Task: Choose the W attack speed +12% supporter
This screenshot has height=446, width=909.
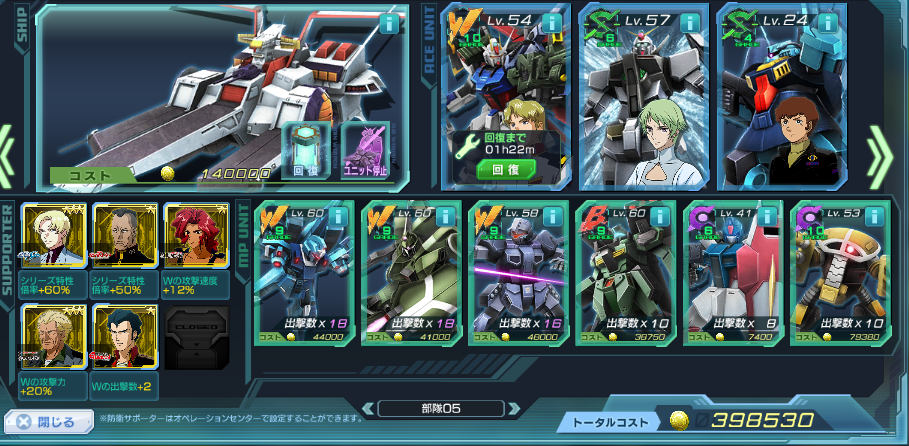Action: coord(196,238)
